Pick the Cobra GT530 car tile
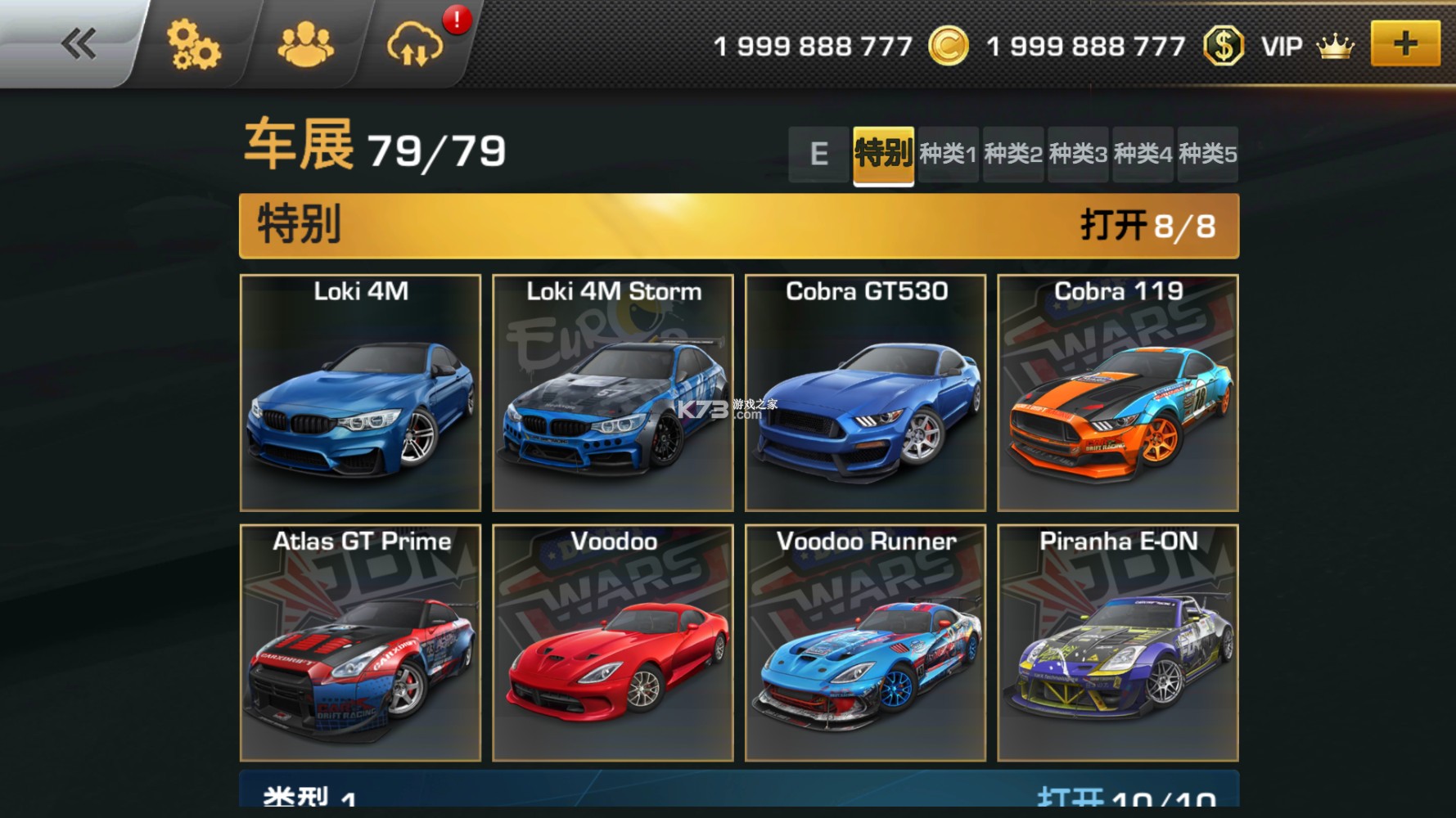Viewport: 1456px width, 818px height. click(x=865, y=393)
